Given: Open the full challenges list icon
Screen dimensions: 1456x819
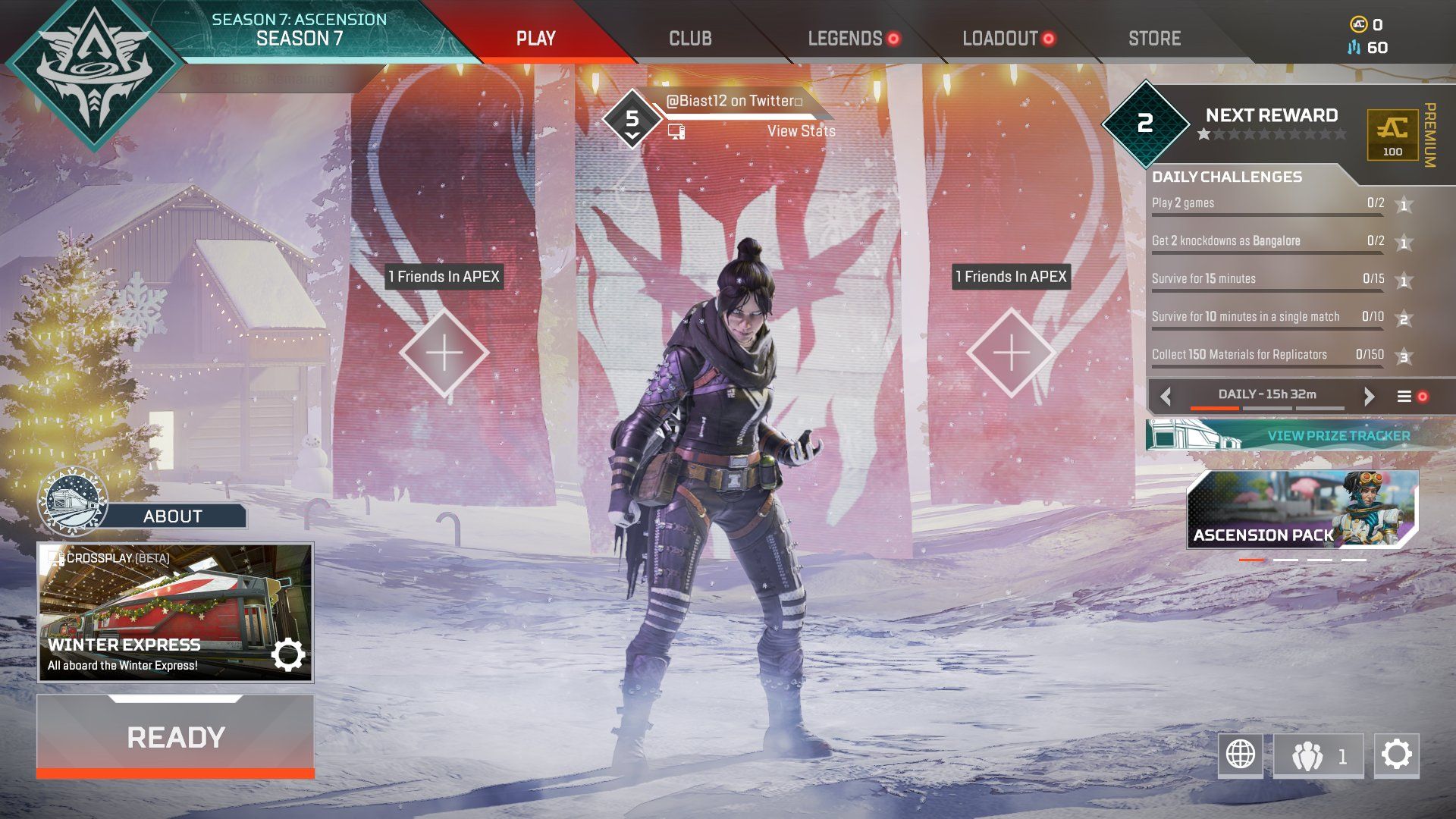Looking at the screenshot, I should pos(1404,397).
